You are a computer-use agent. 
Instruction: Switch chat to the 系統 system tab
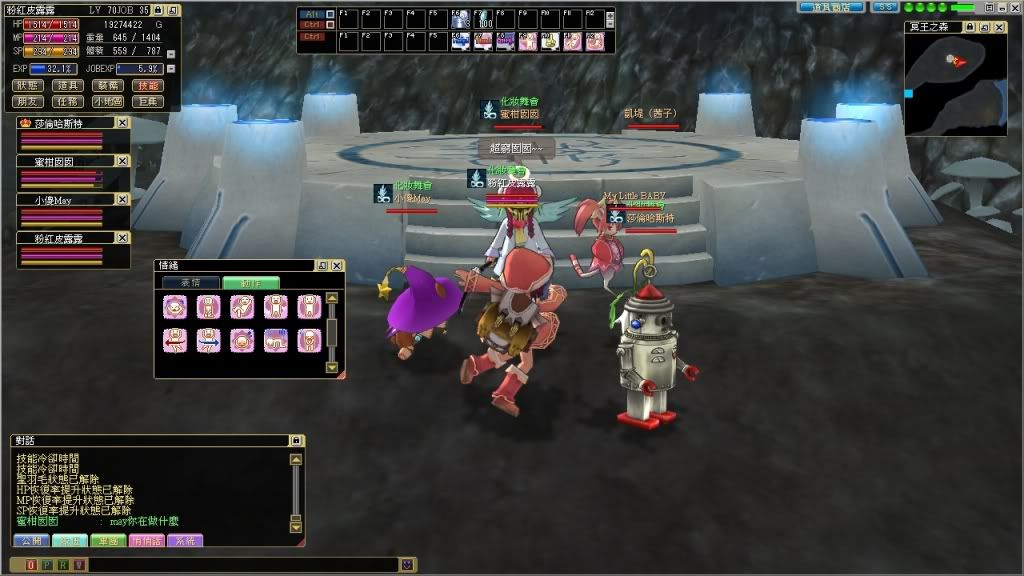[187, 541]
